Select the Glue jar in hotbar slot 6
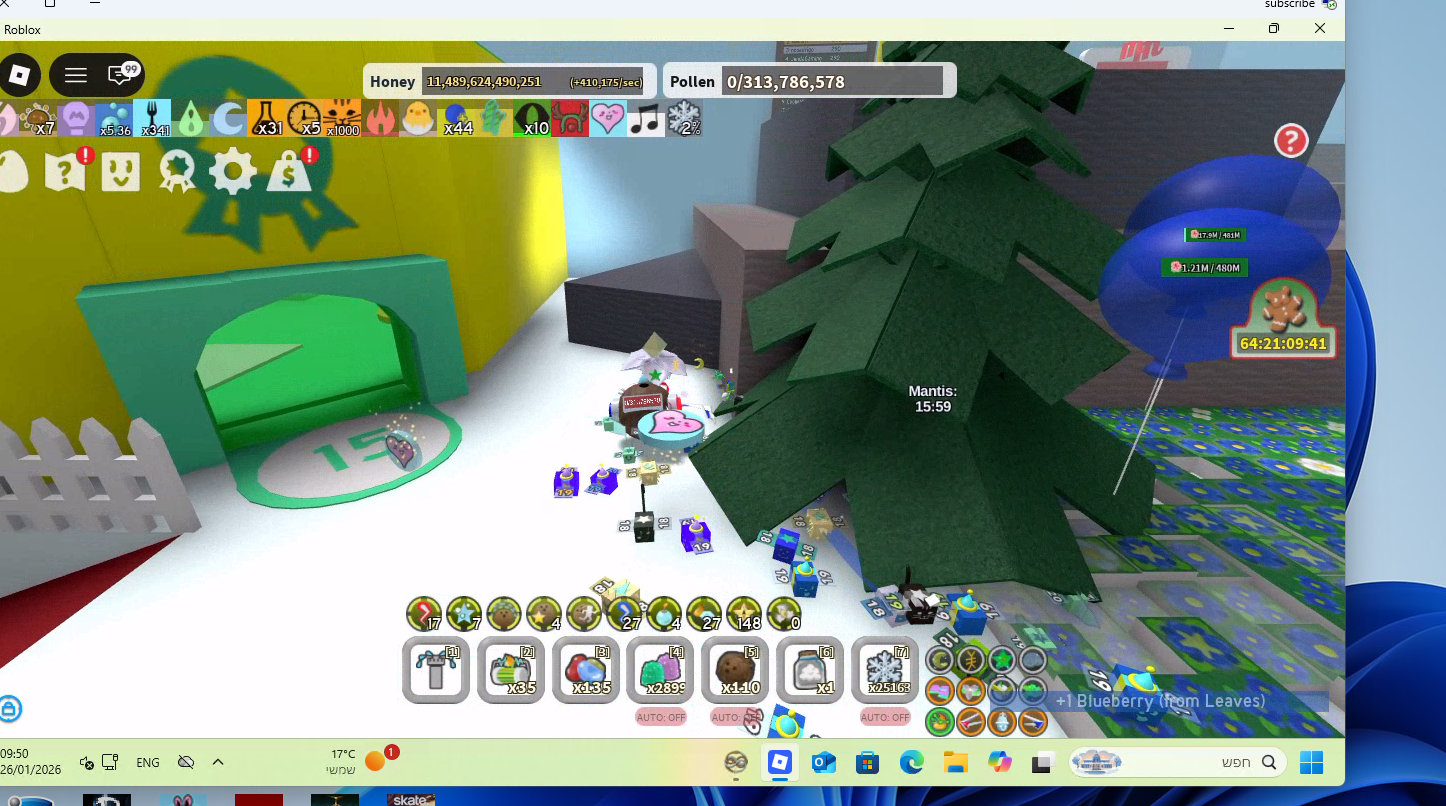This screenshot has height=806, width=1446. 810,670
